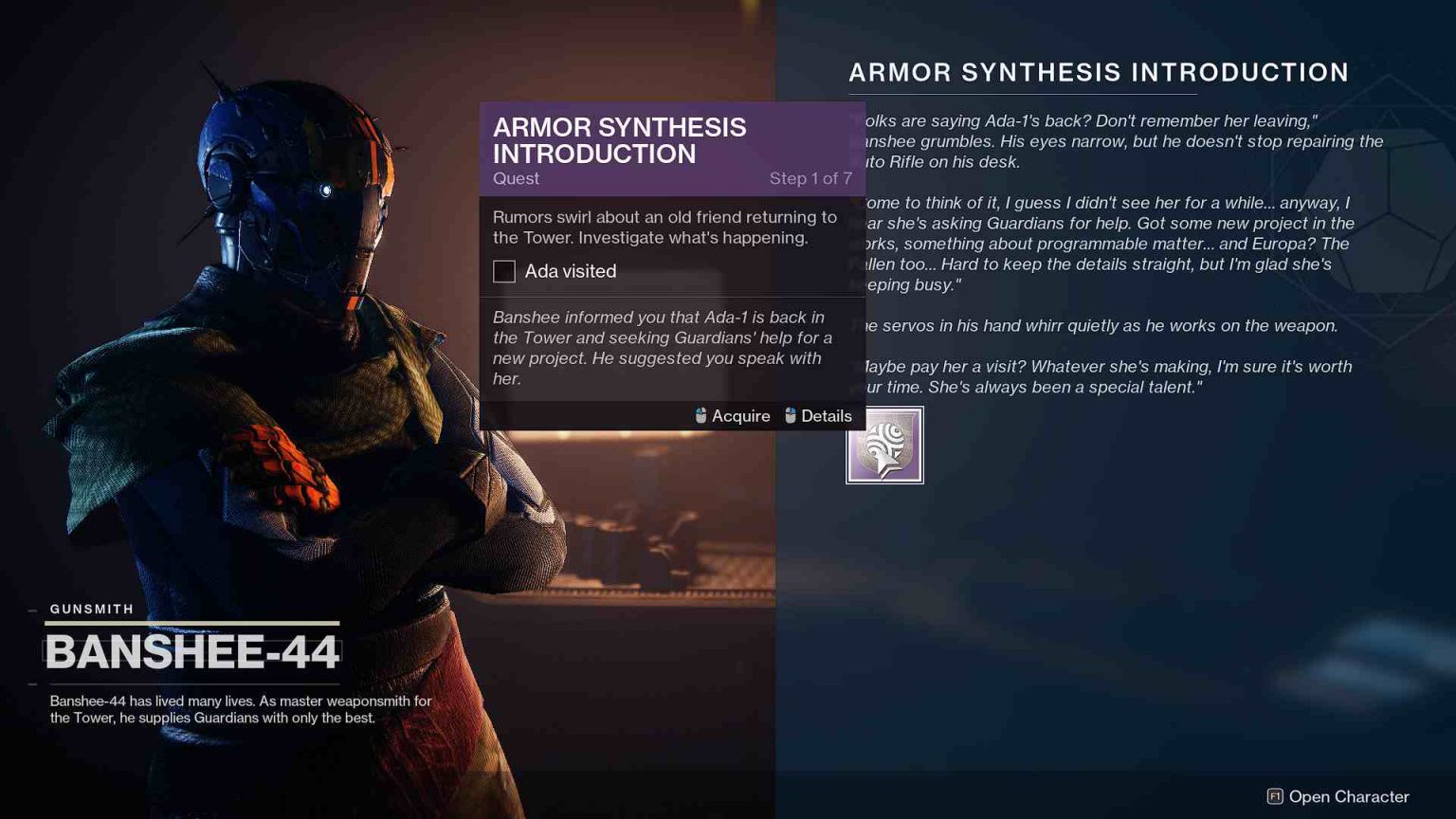Image resolution: width=1456 pixels, height=819 pixels.
Task: Select the Quest label under the title
Action: [x=516, y=178]
